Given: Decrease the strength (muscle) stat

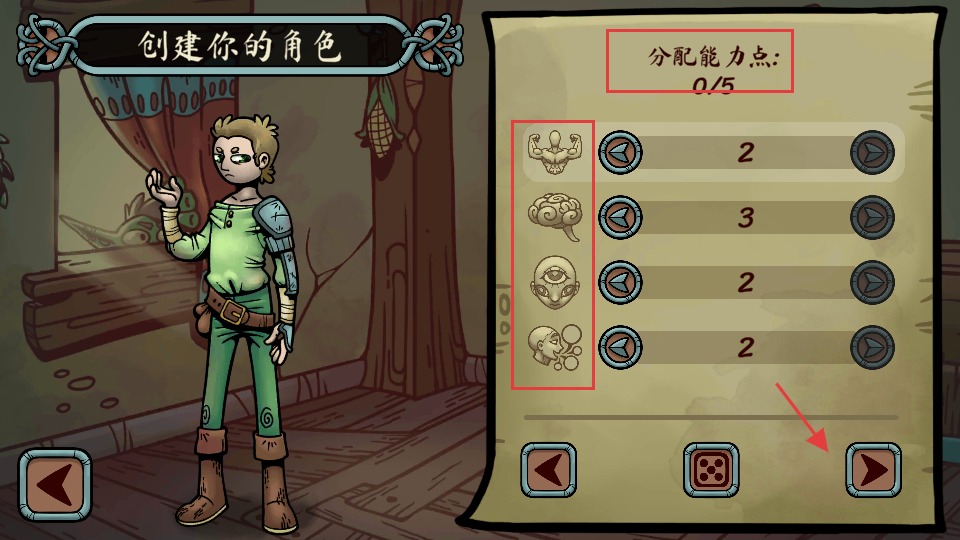Looking at the screenshot, I should coord(620,153).
